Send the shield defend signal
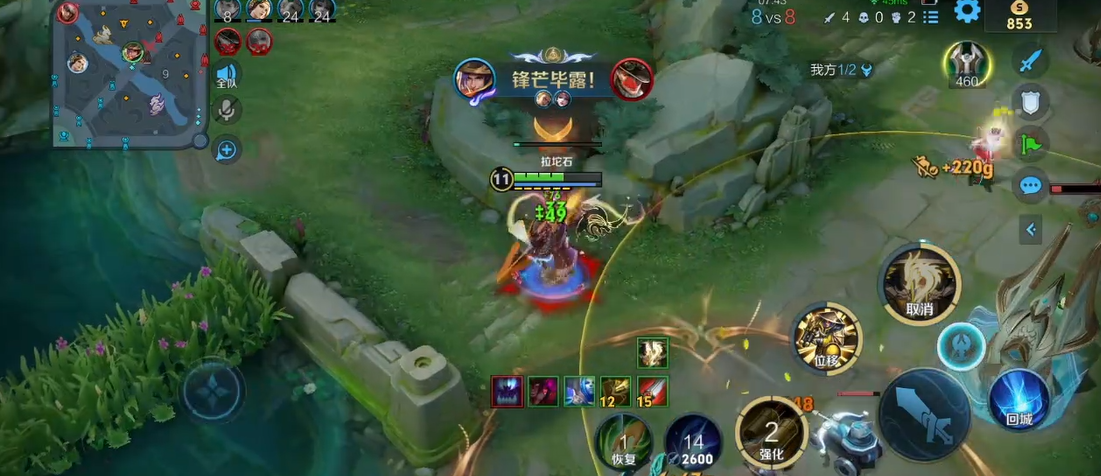 (1030, 101)
